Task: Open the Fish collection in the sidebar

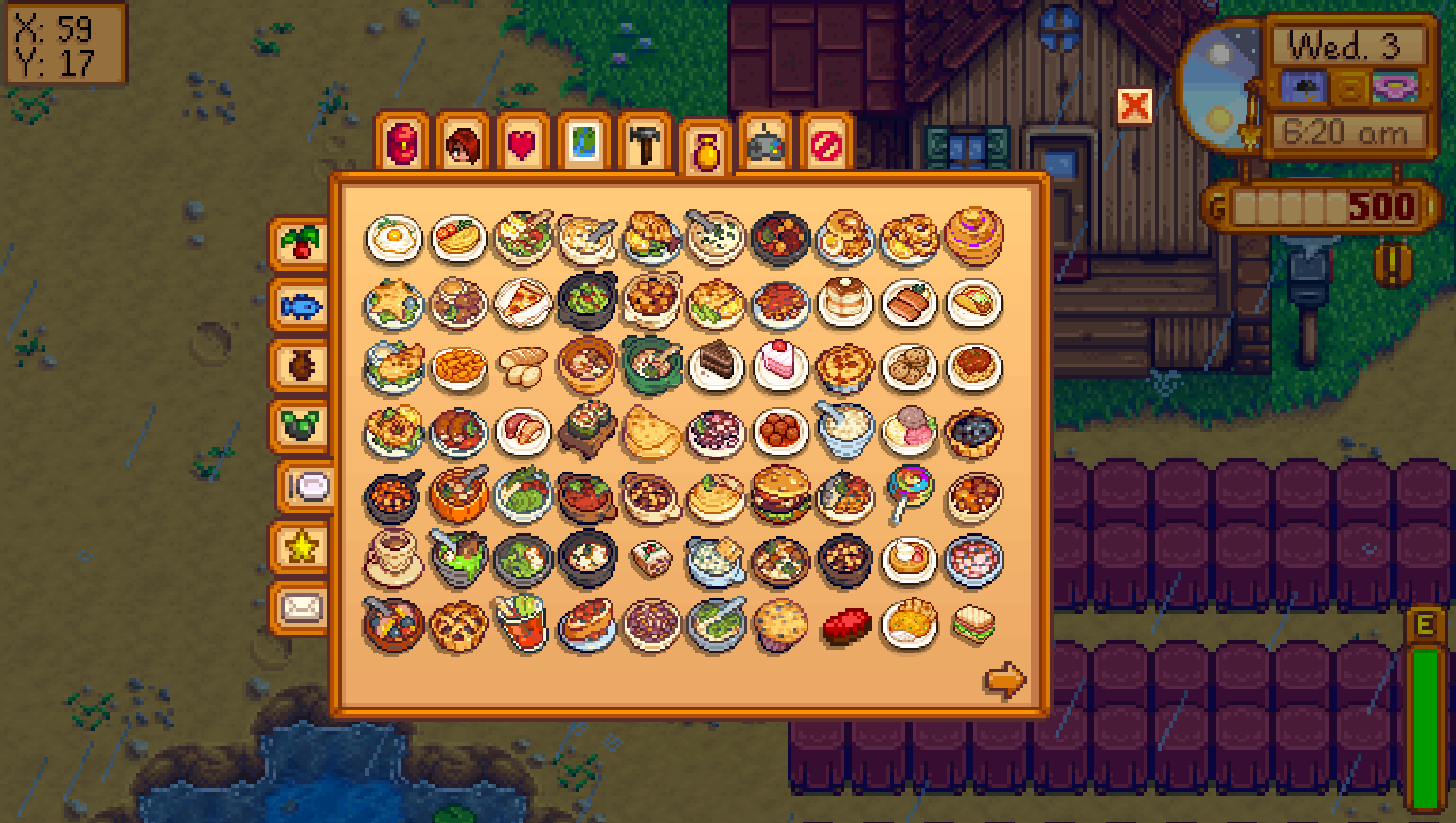Action: (x=301, y=306)
